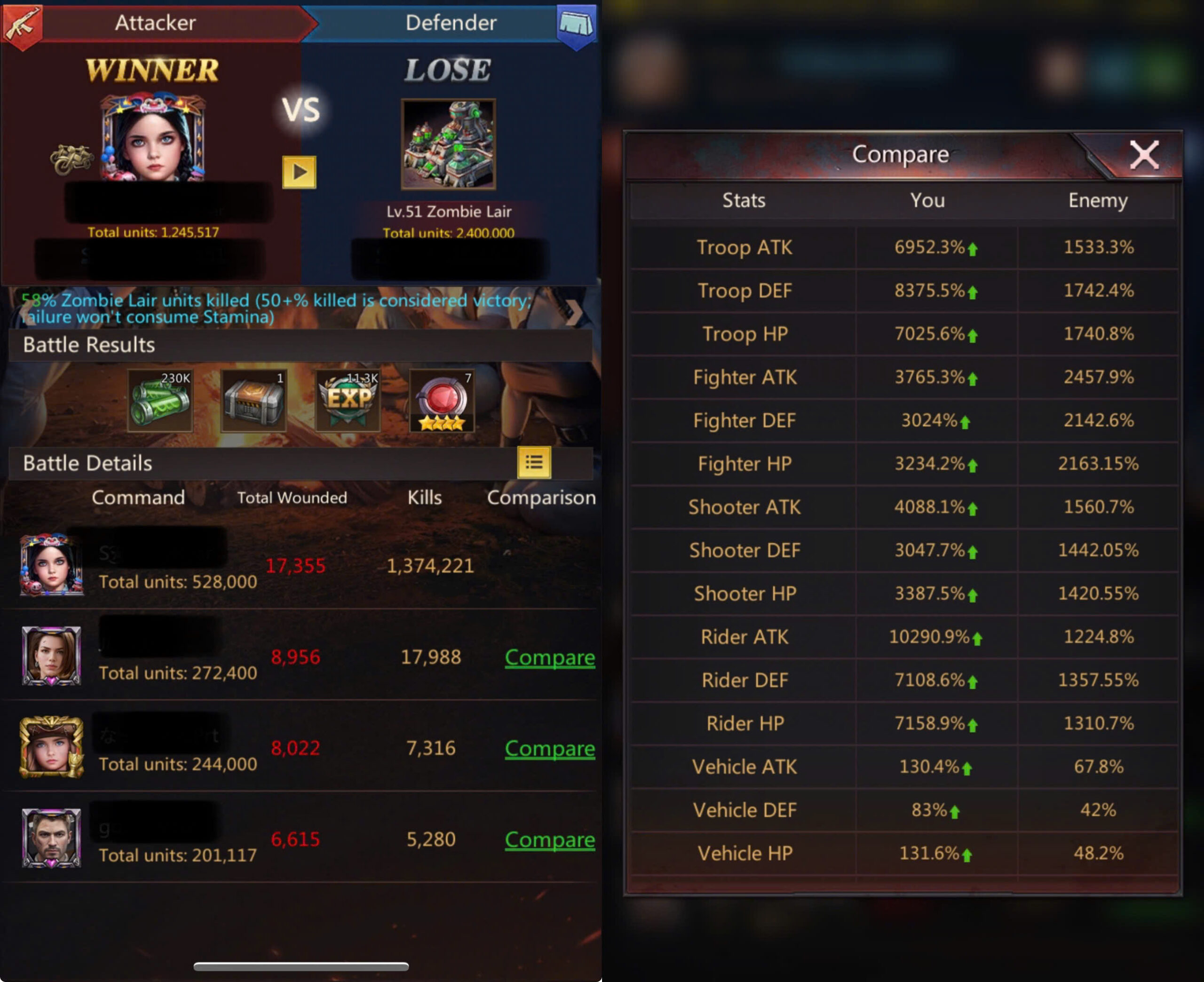The height and width of the screenshot is (982, 1204).
Task: Tap the Attacker rifle emblem
Action: click(x=22, y=24)
